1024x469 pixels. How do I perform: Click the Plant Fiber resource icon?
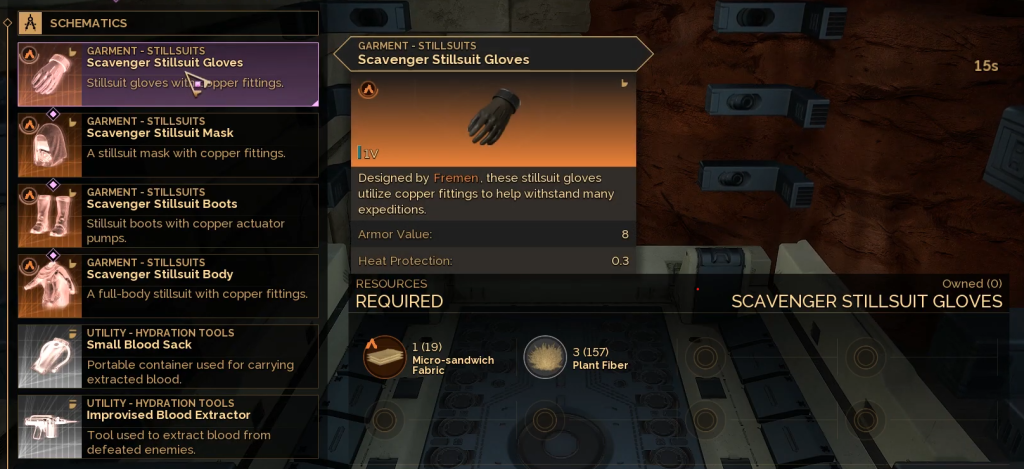[545, 357]
